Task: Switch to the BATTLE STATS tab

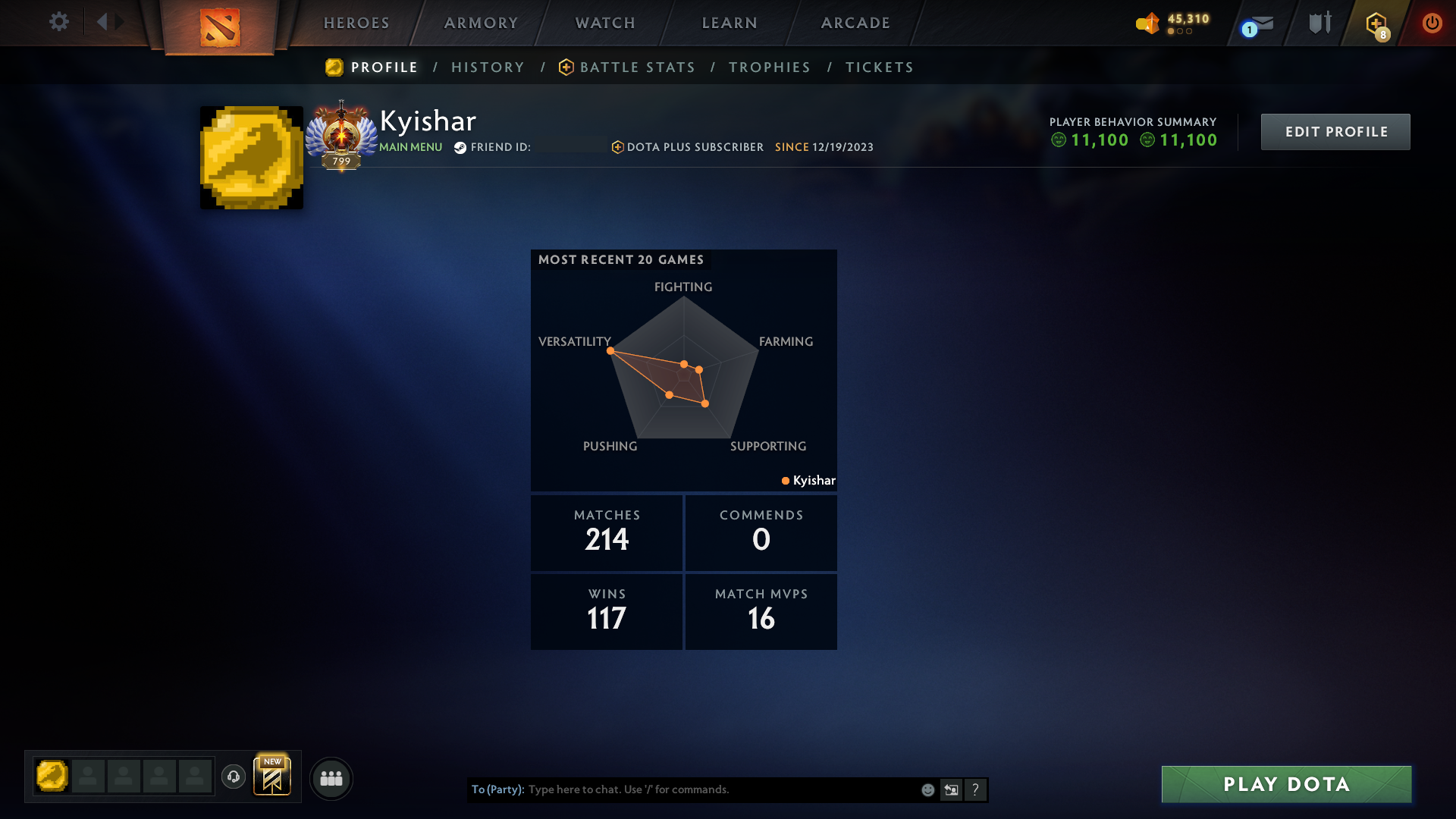Action: [637, 67]
